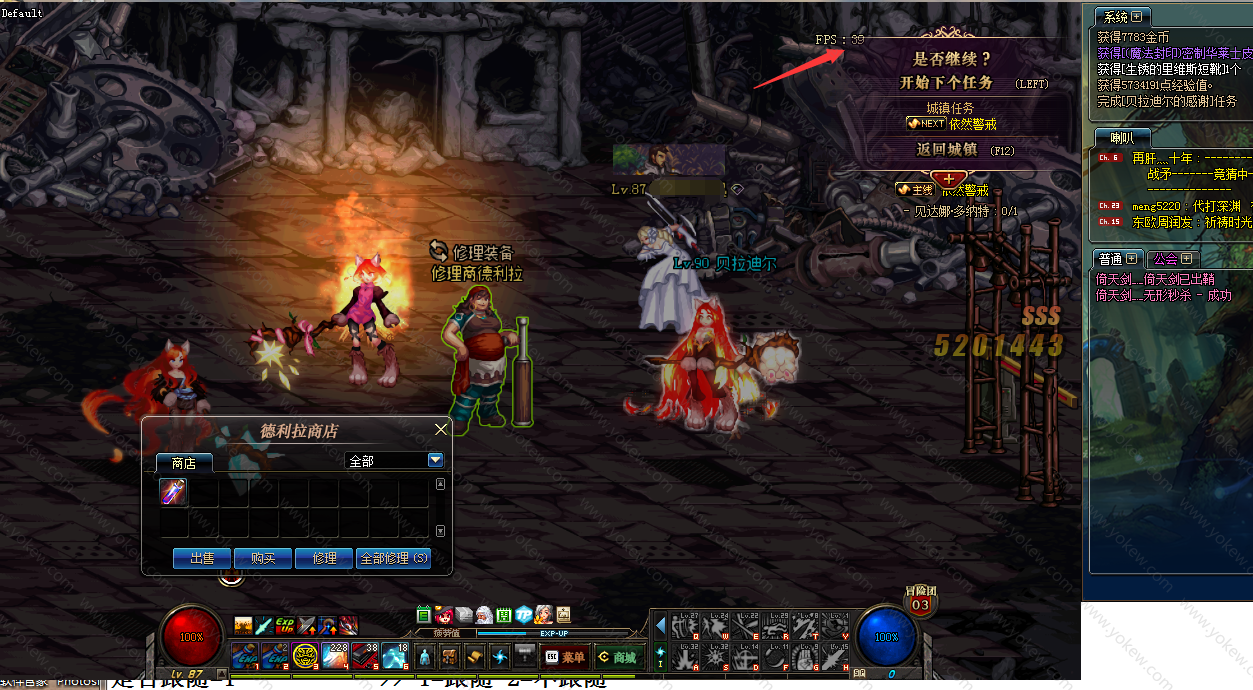
Task: Select the 商店 shop tab
Action: [183, 463]
